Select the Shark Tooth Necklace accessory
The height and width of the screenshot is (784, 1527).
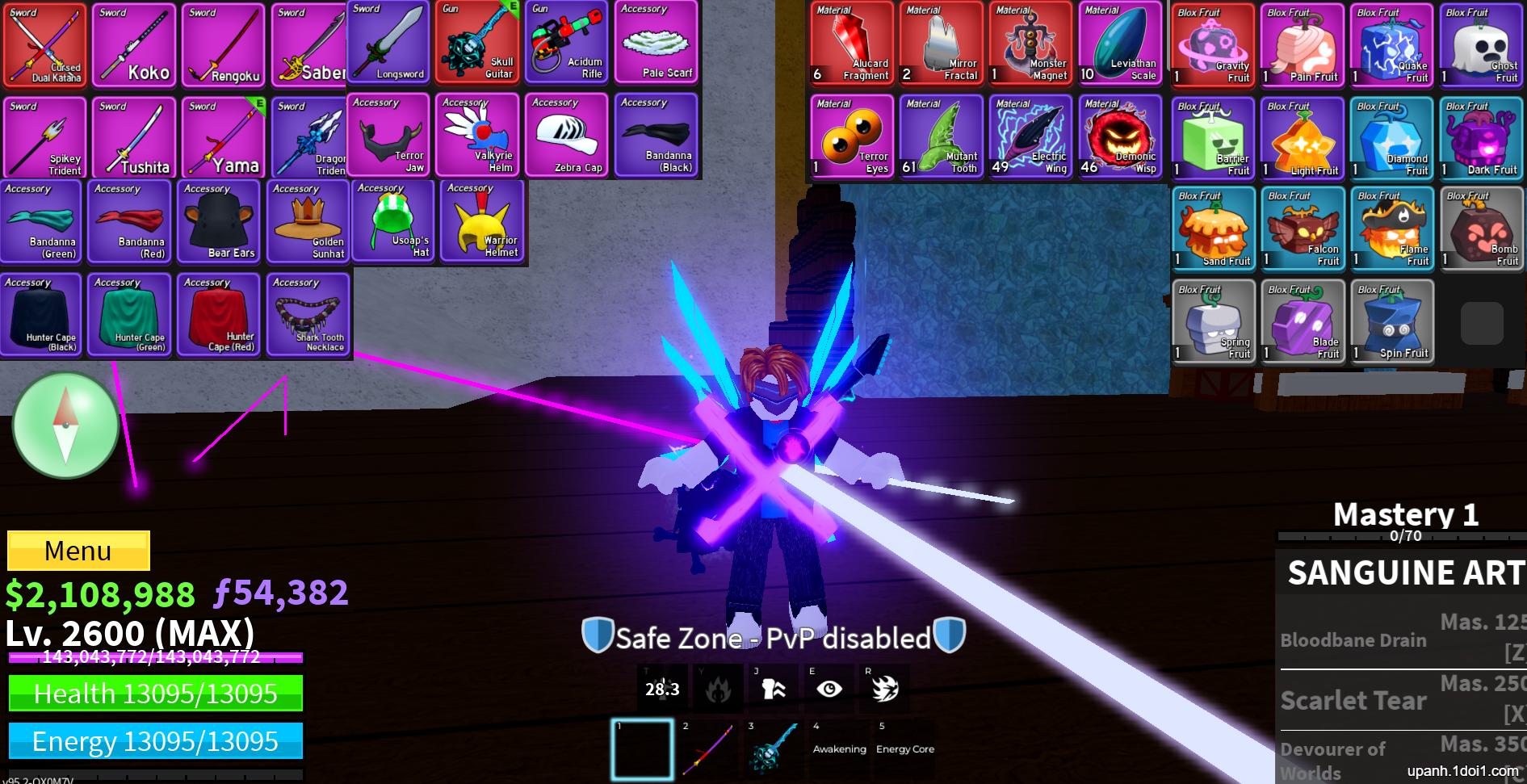pyautogui.click(x=308, y=315)
